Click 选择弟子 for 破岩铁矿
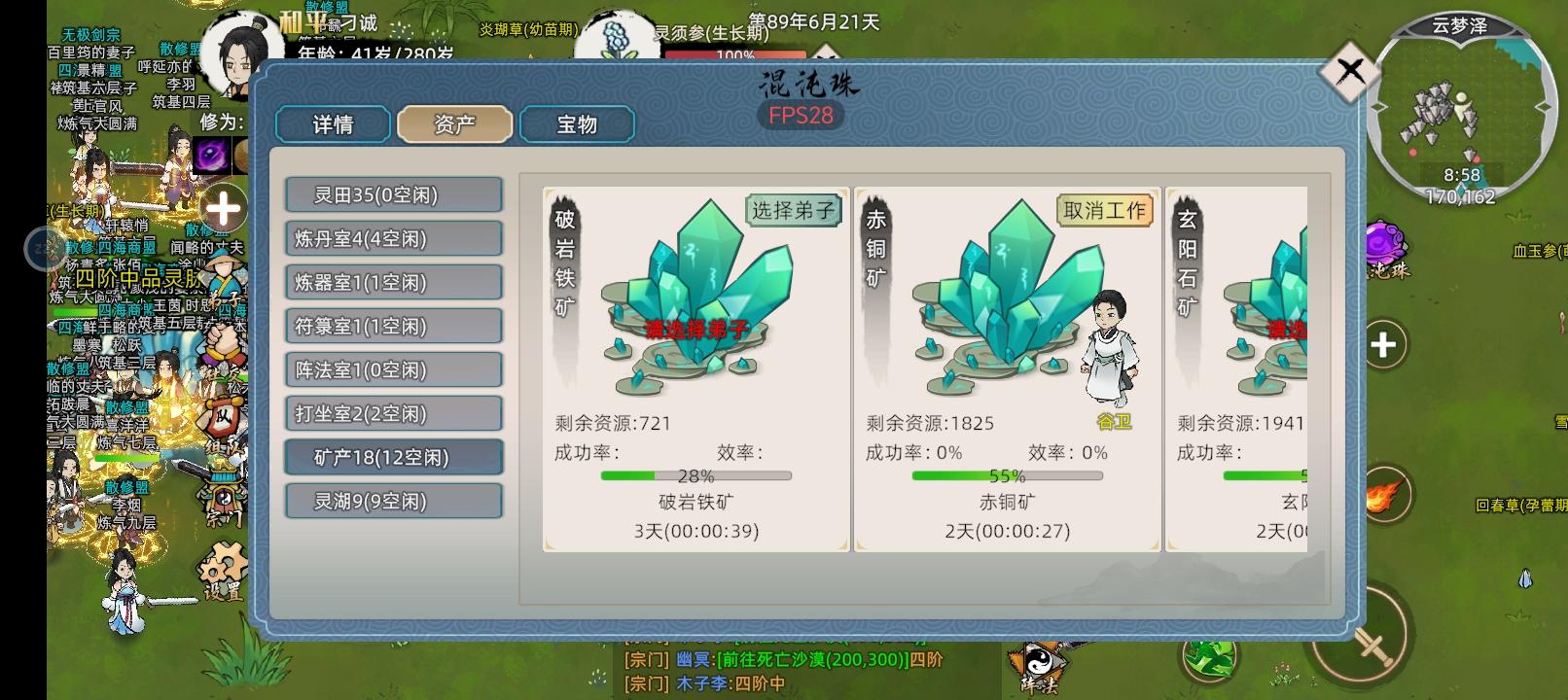The image size is (1568, 700). [x=793, y=210]
